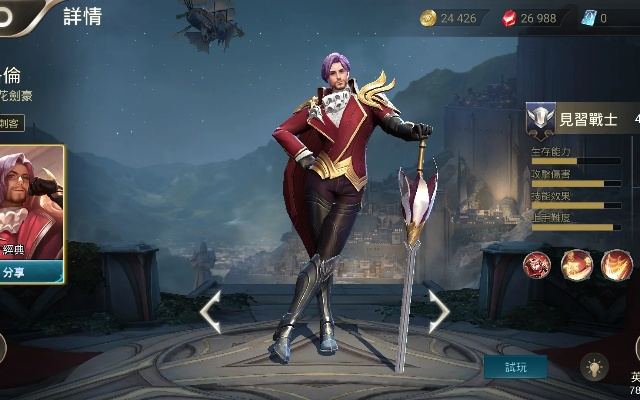
Task: Inspect the rightmost skill icon
Action: [x=616, y=265]
